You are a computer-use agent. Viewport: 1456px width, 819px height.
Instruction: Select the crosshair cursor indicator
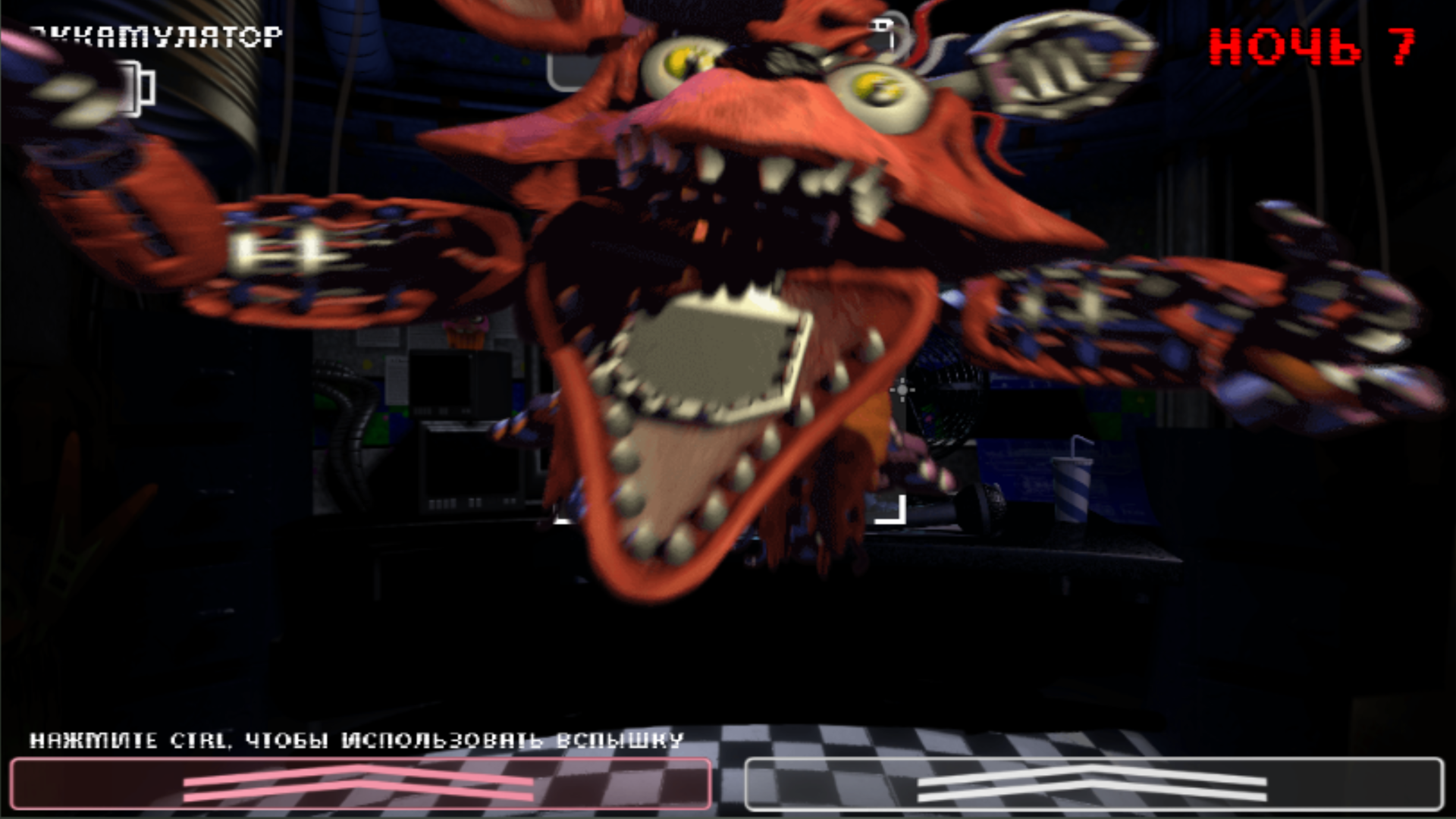tap(902, 389)
